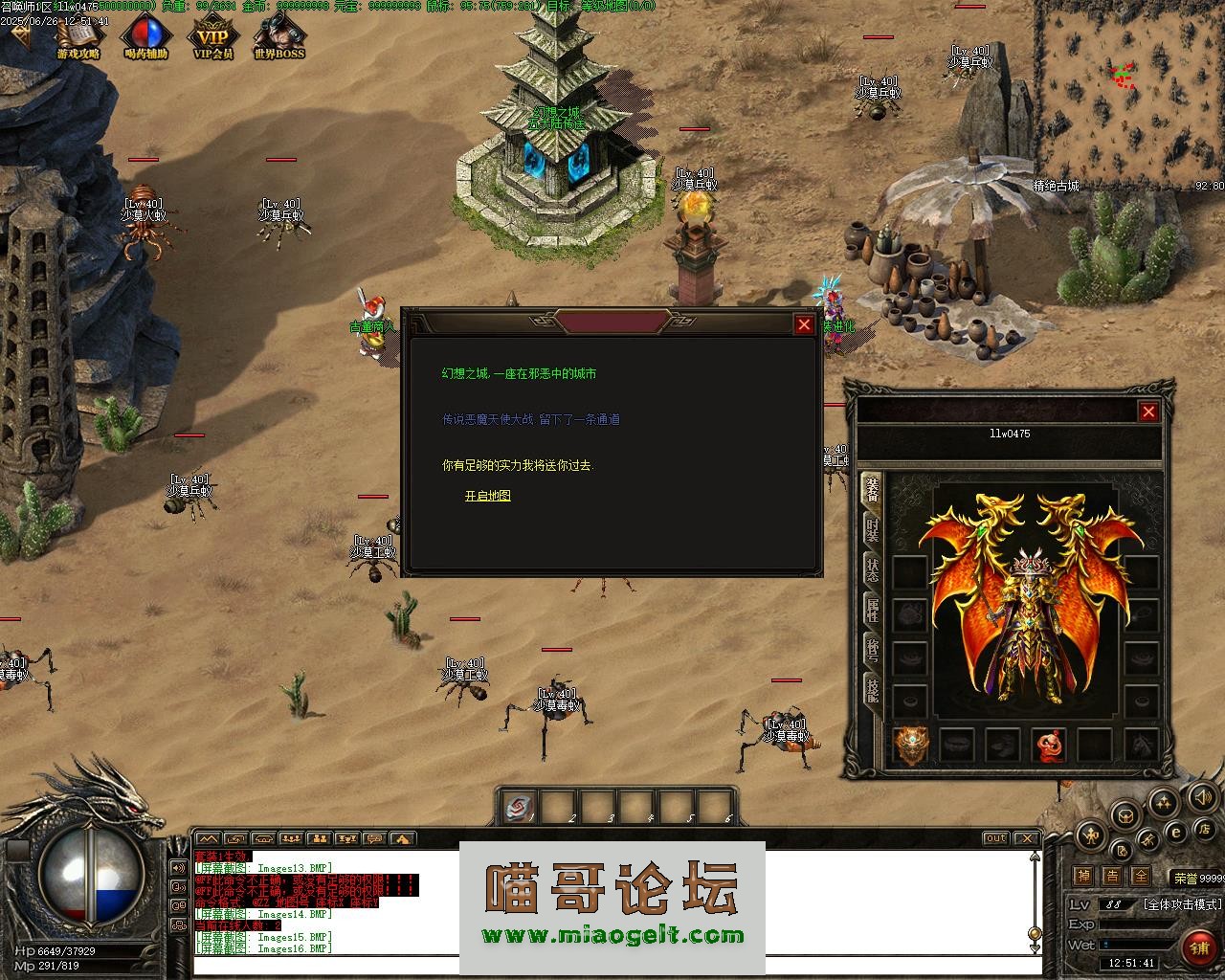
Task: Toggle the 全体攻击模式 attack mode label
Action: 1183,903
